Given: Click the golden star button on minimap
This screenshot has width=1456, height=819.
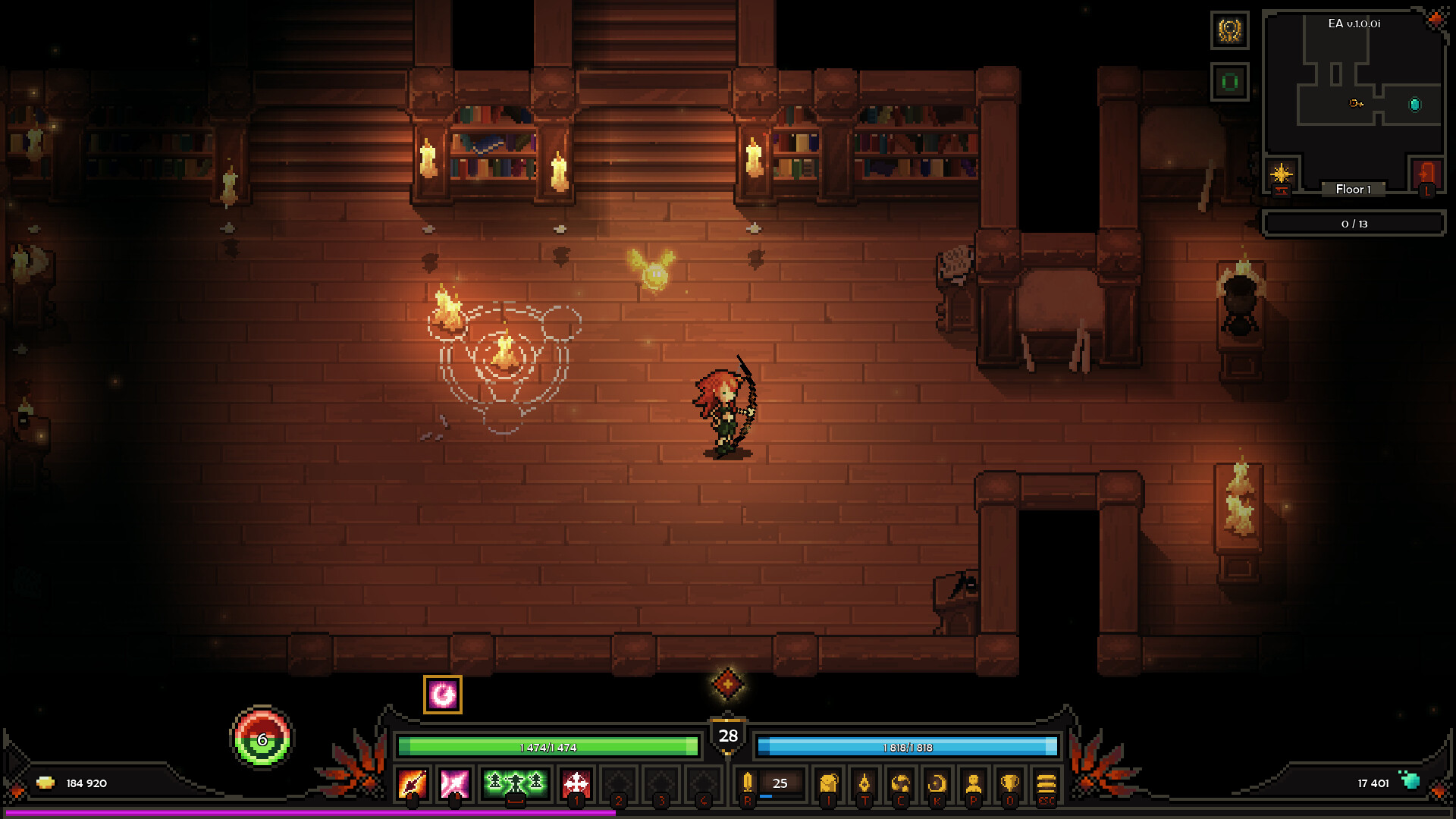Looking at the screenshot, I should tap(1282, 174).
